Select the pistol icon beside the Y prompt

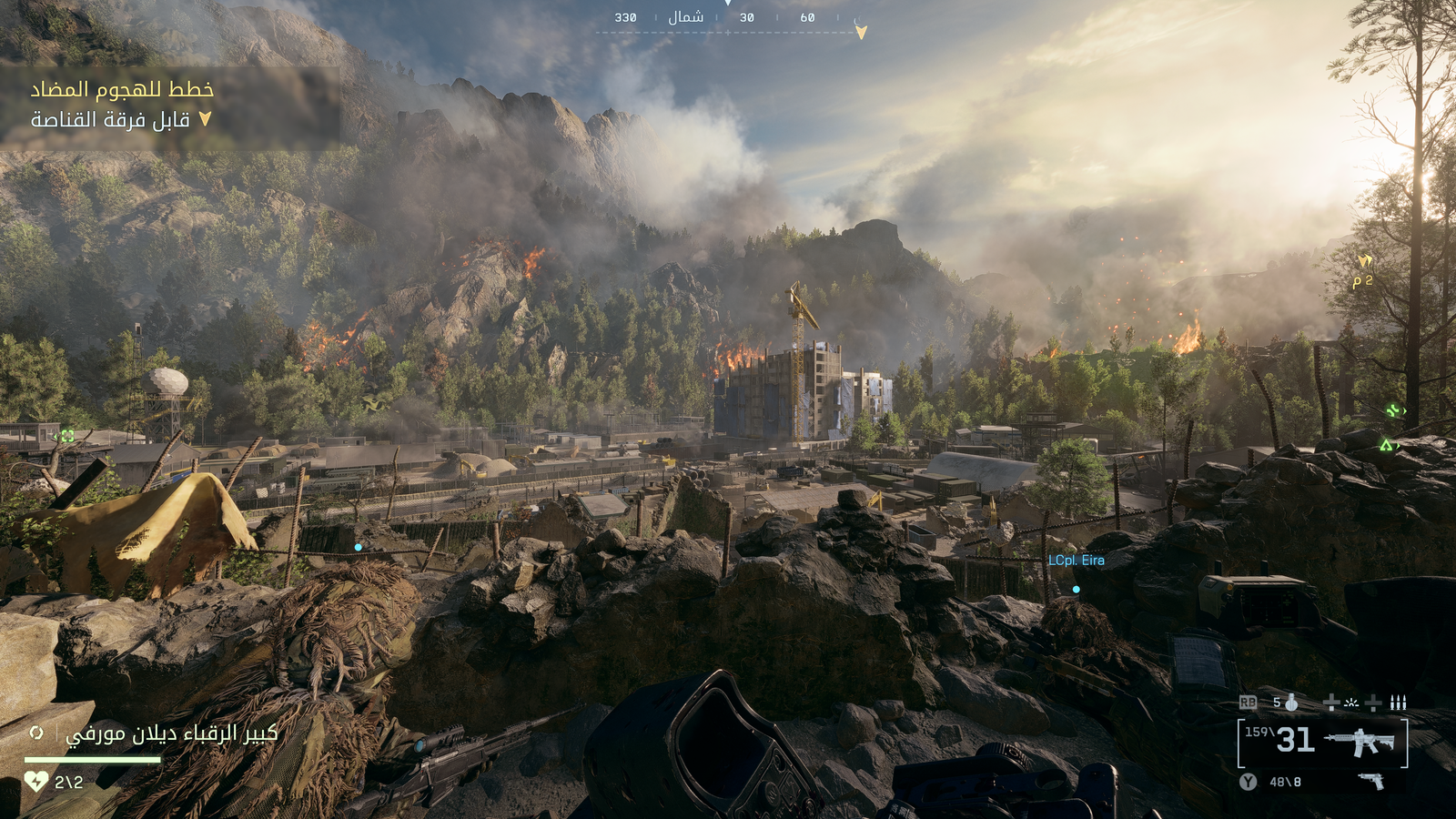(x=1371, y=780)
